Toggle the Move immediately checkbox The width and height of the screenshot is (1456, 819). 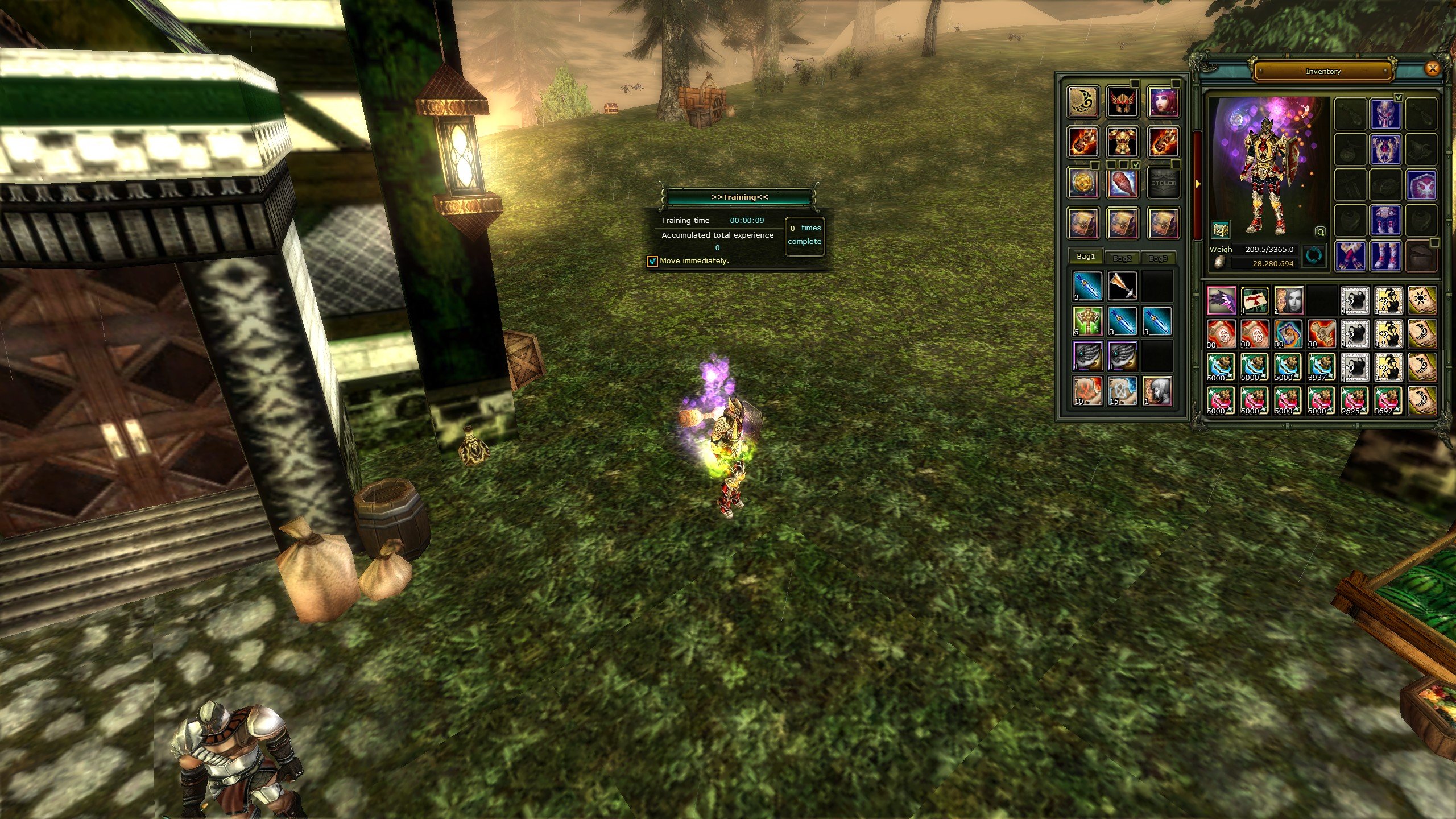pos(652,261)
